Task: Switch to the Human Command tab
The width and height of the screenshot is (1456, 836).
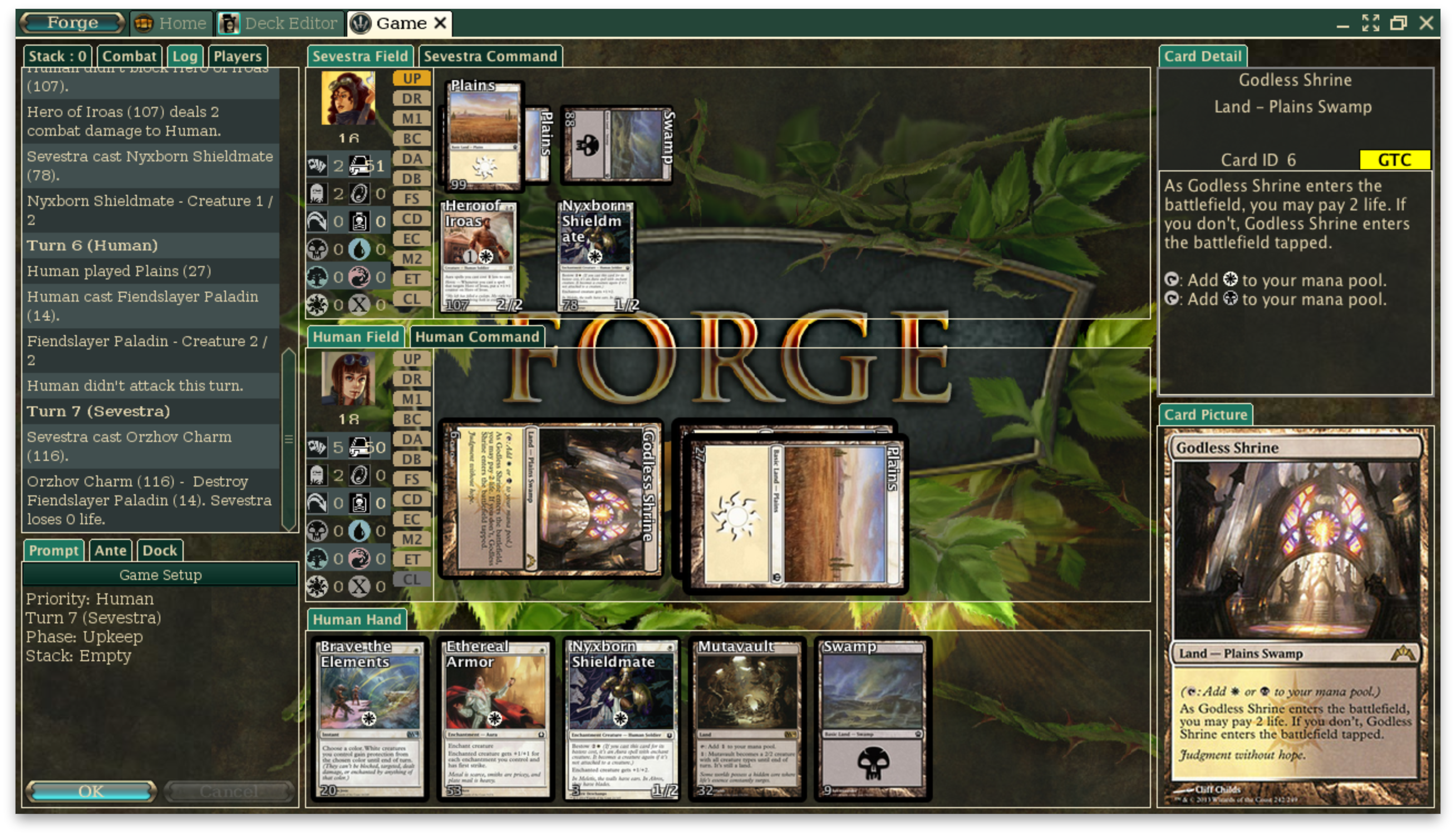Action: click(476, 337)
